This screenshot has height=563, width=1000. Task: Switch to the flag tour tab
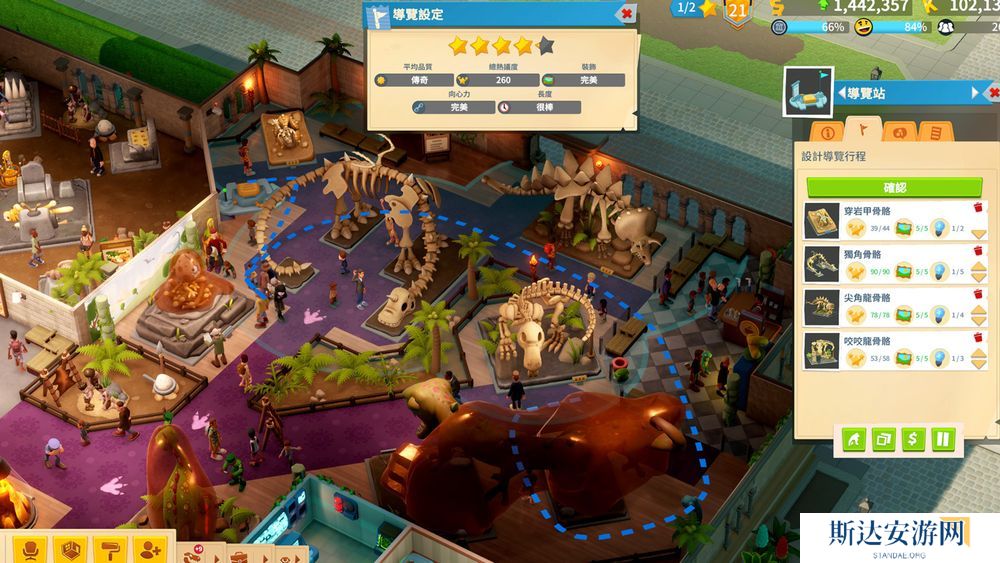[864, 130]
